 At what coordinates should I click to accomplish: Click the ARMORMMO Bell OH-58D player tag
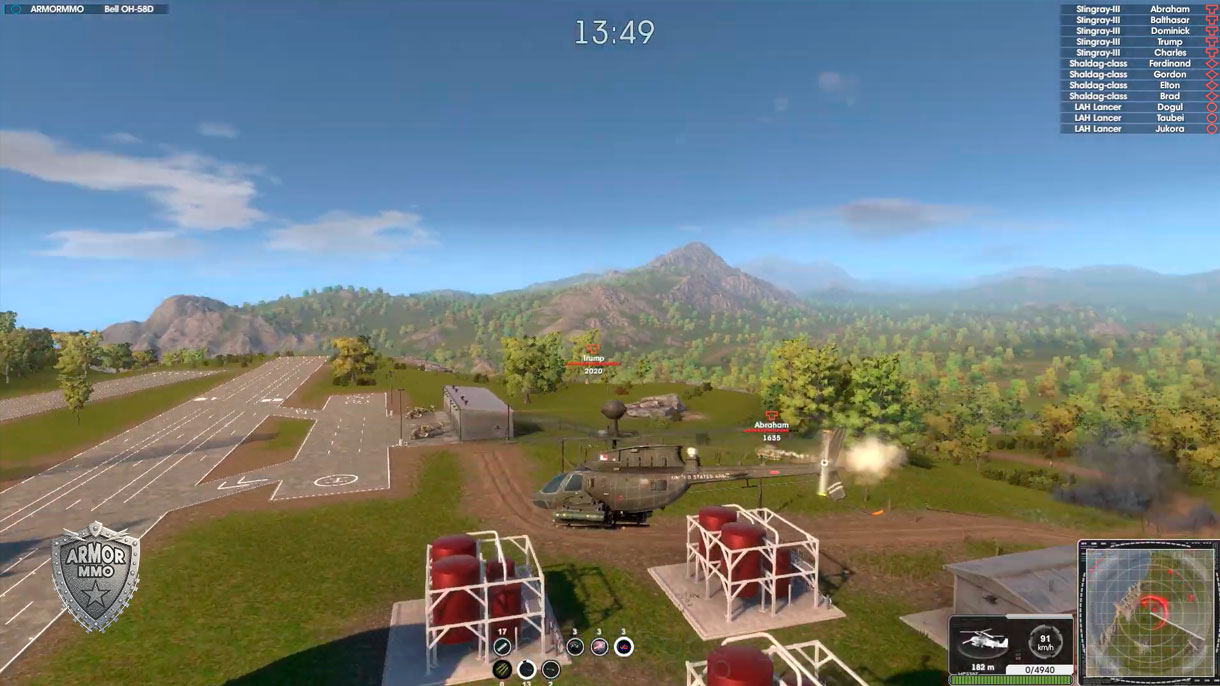(86, 9)
